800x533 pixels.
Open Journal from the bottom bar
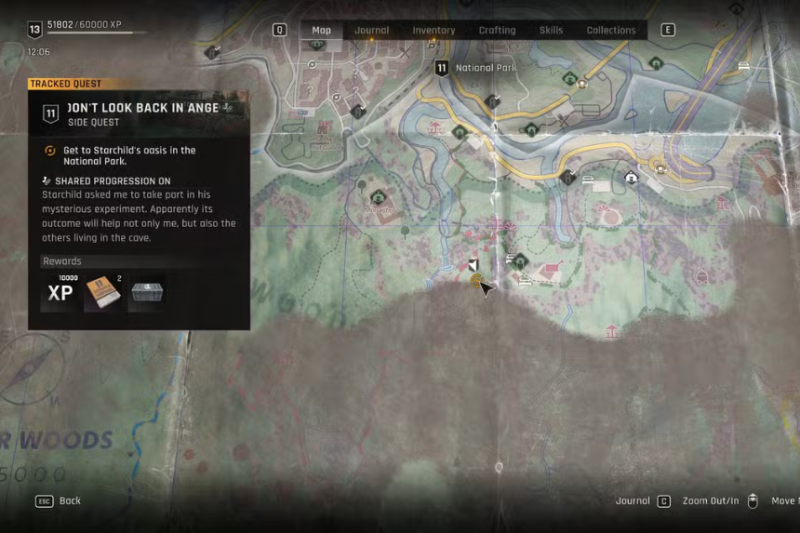coord(632,501)
